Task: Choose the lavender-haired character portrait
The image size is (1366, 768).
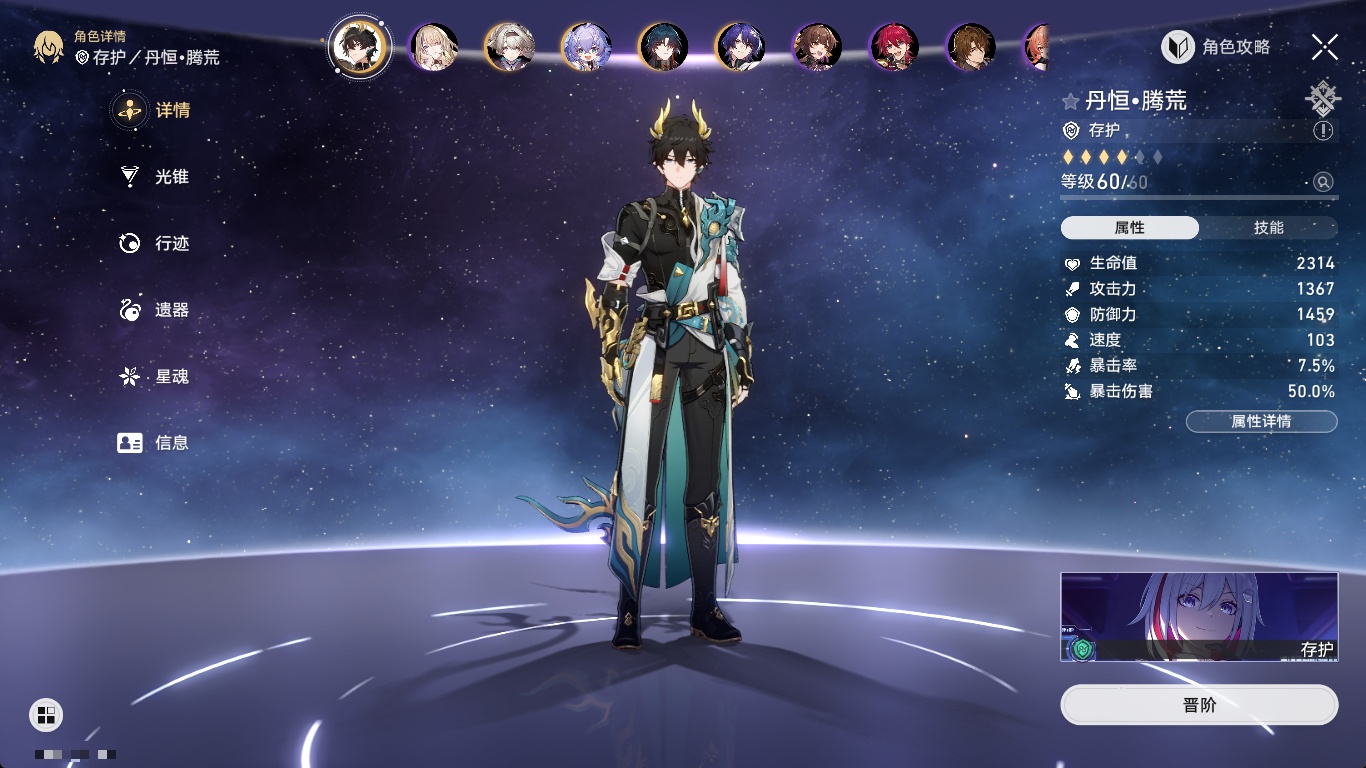Action: click(586, 47)
